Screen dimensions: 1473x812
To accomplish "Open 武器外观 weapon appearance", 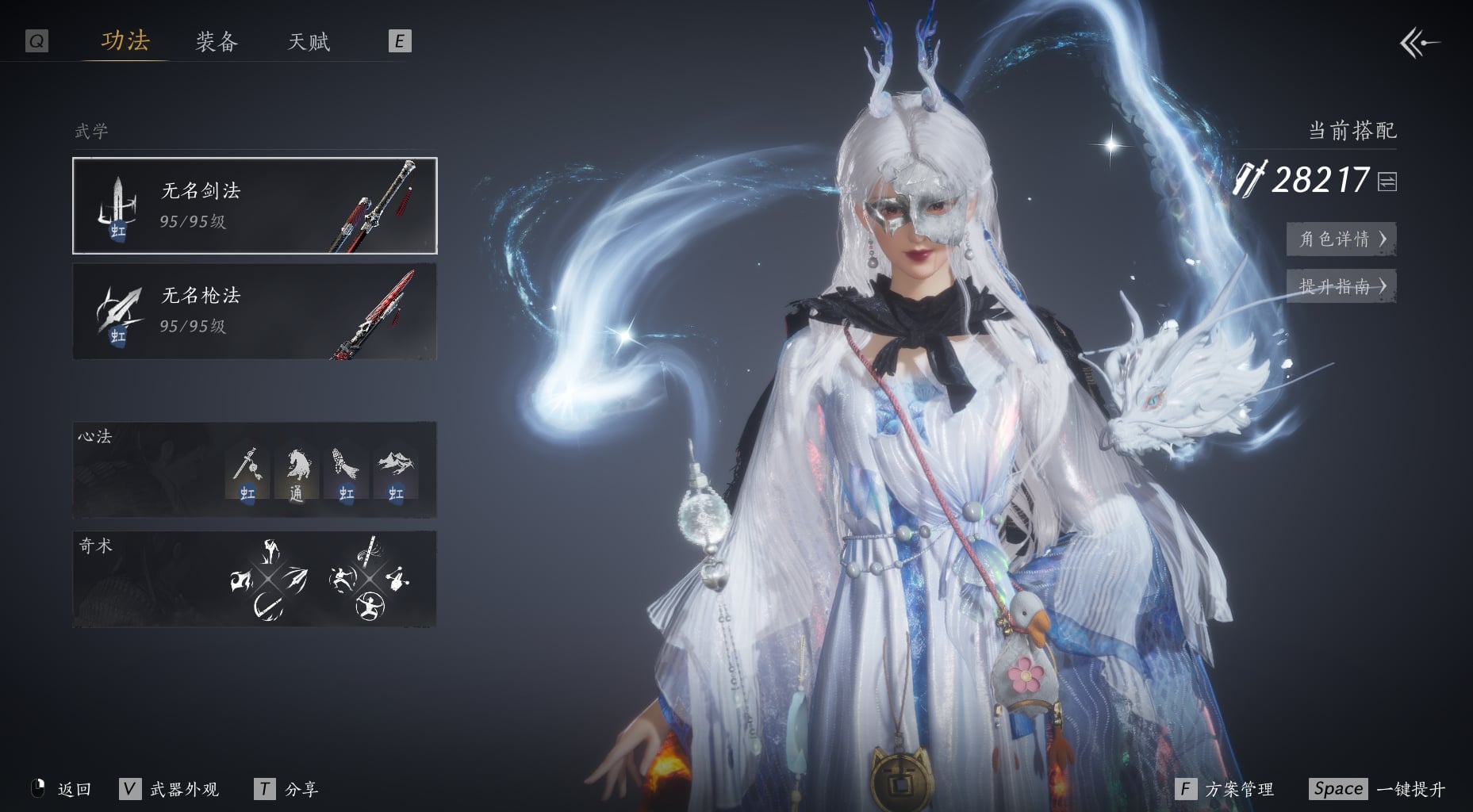I will click(x=170, y=789).
